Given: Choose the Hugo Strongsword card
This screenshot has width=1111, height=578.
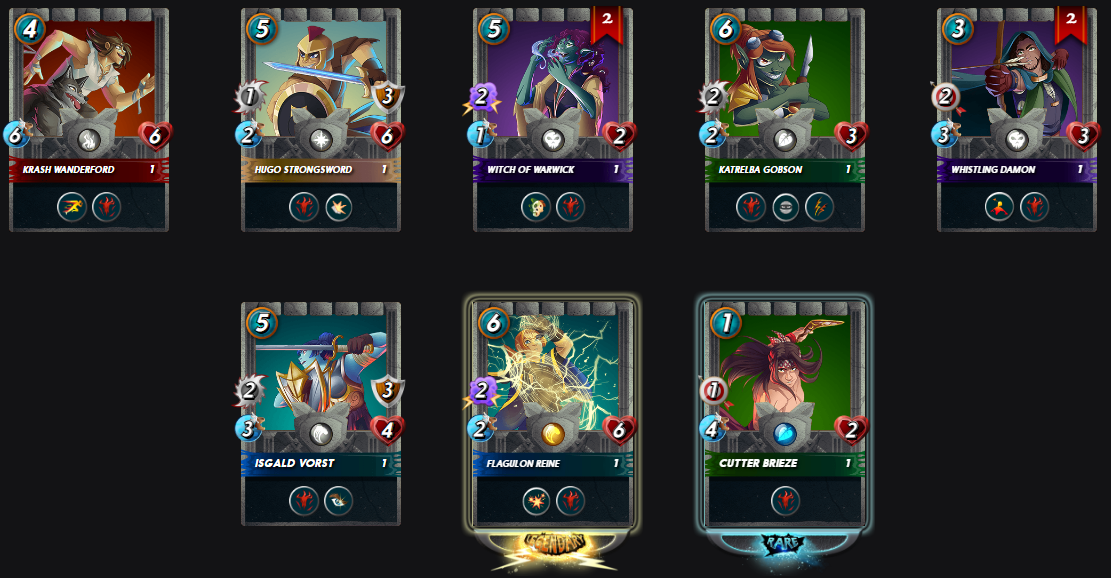Looking at the screenshot, I should (321, 120).
